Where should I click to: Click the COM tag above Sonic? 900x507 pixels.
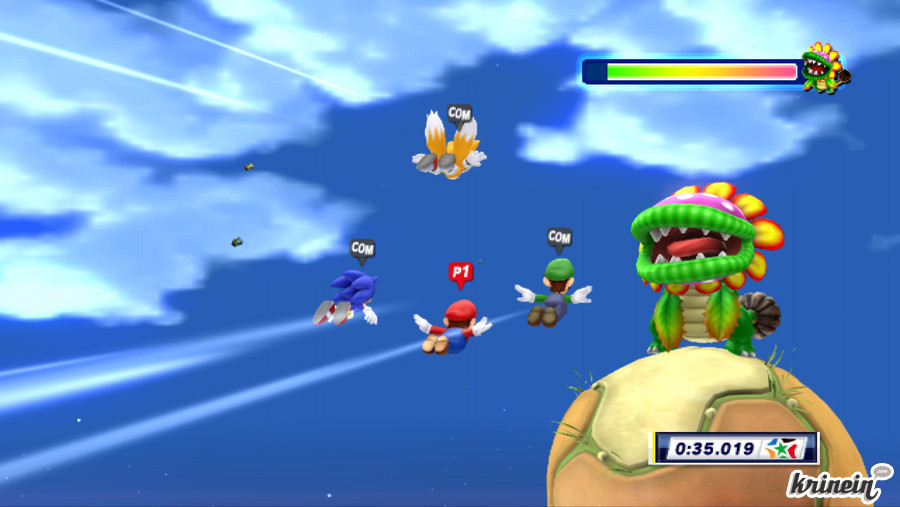click(x=362, y=247)
